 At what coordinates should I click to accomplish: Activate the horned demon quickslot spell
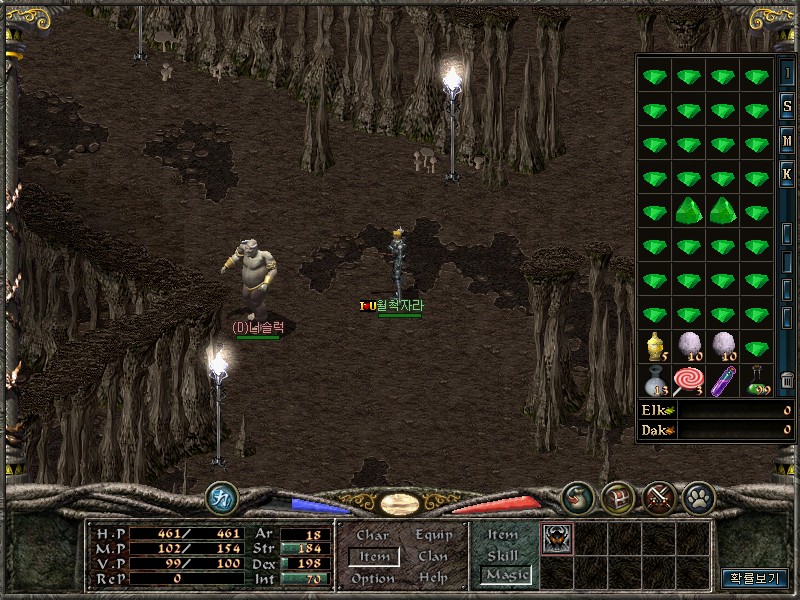click(x=555, y=539)
